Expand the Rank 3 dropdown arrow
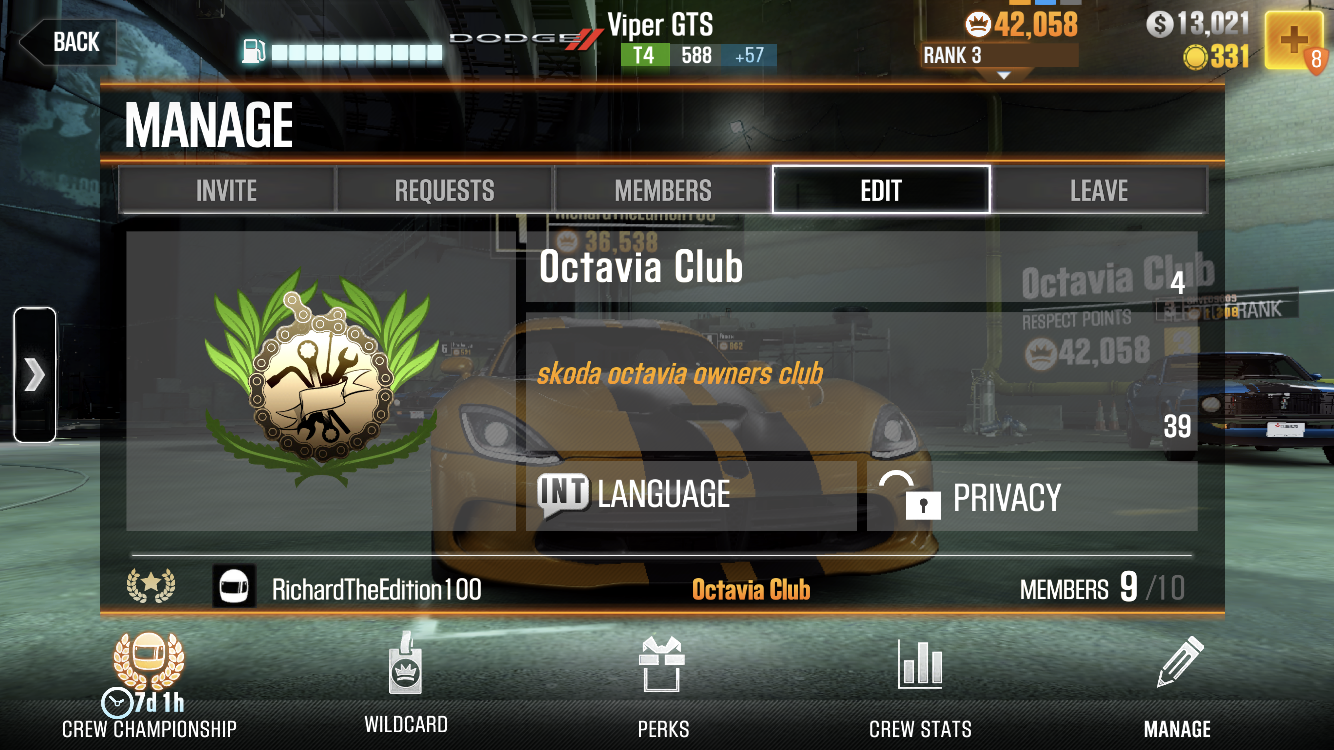The width and height of the screenshot is (1334, 750). point(1003,74)
